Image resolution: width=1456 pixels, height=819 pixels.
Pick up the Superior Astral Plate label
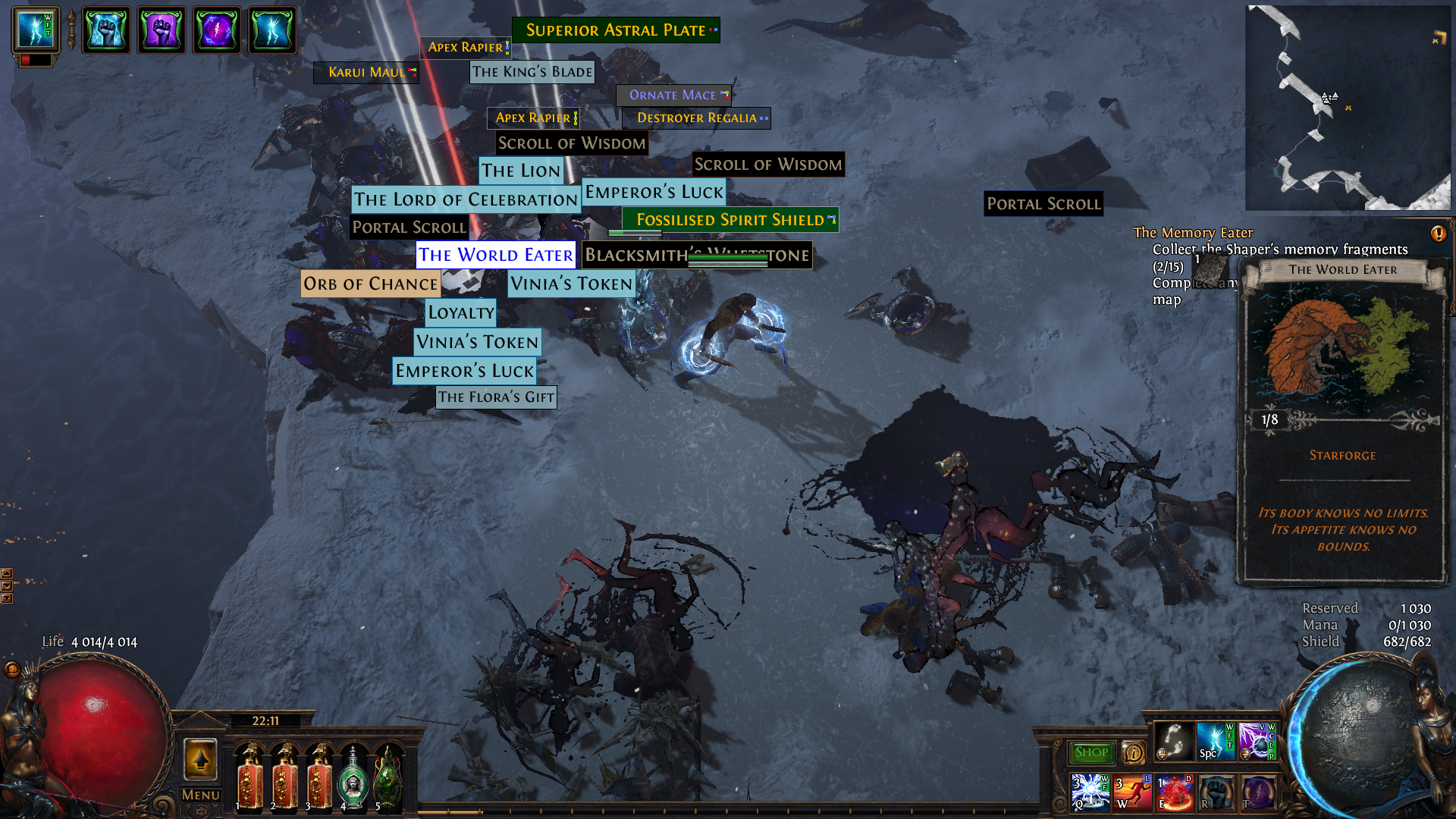click(616, 30)
